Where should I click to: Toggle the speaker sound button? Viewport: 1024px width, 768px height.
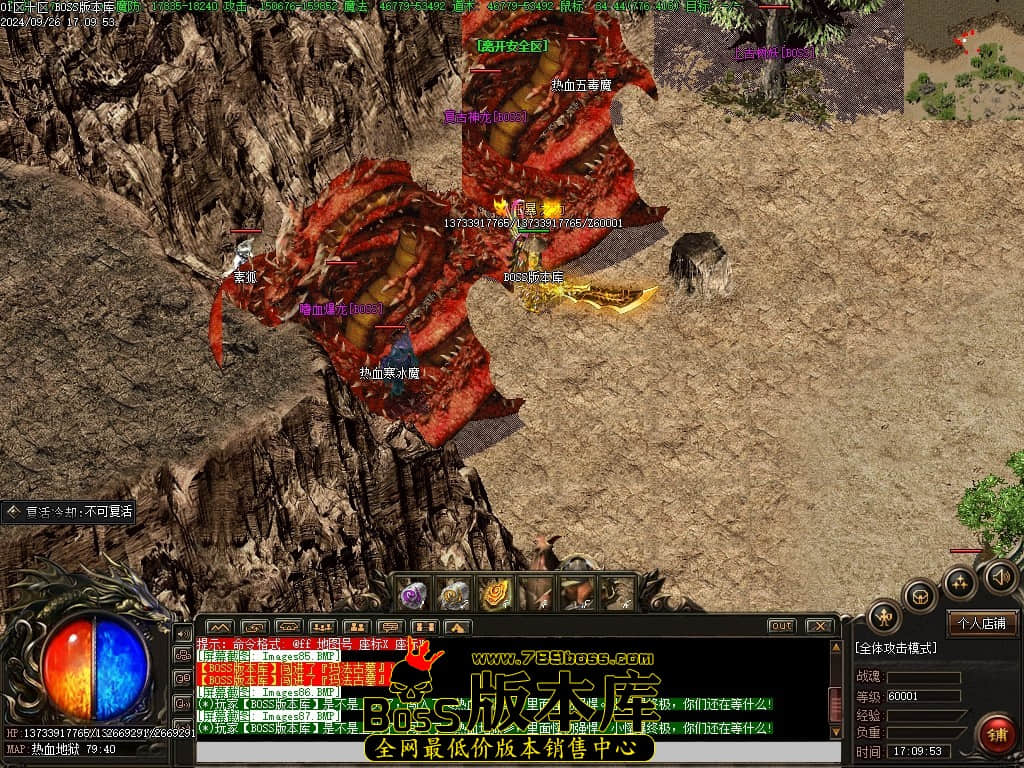tap(1001, 576)
